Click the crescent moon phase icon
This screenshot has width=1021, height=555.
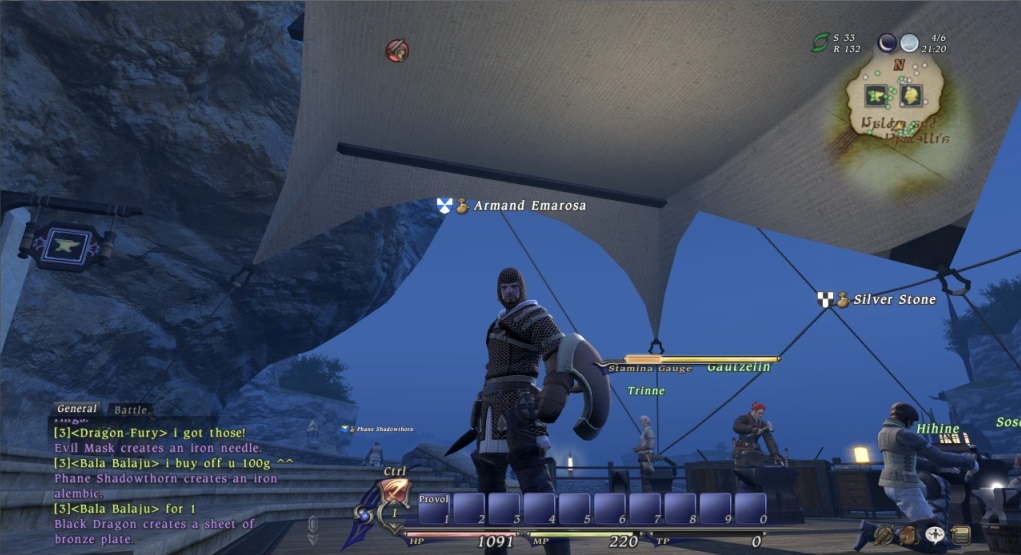887,42
